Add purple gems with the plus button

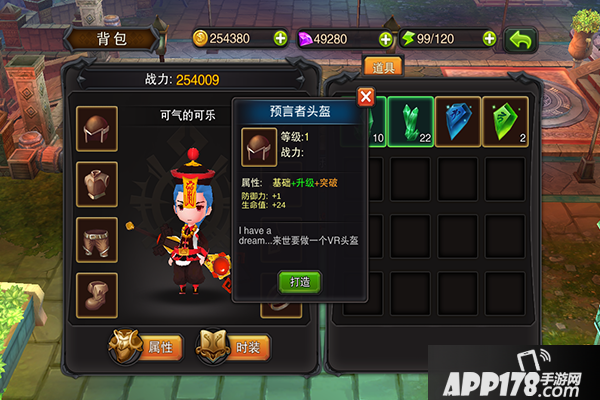(385, 39)
